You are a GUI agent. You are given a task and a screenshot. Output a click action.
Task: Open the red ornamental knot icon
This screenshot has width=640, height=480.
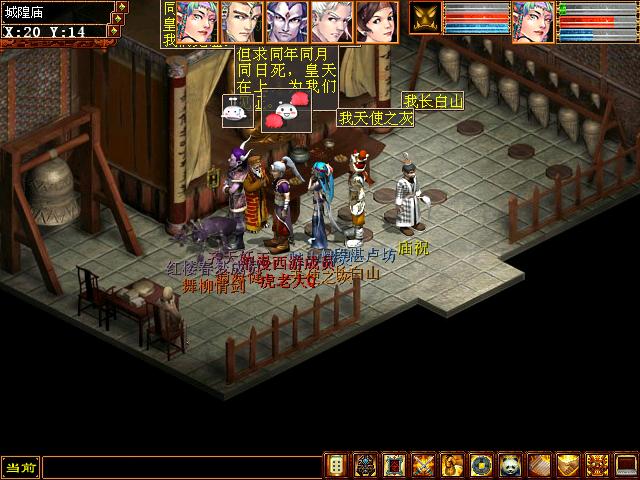click(597, 466)
